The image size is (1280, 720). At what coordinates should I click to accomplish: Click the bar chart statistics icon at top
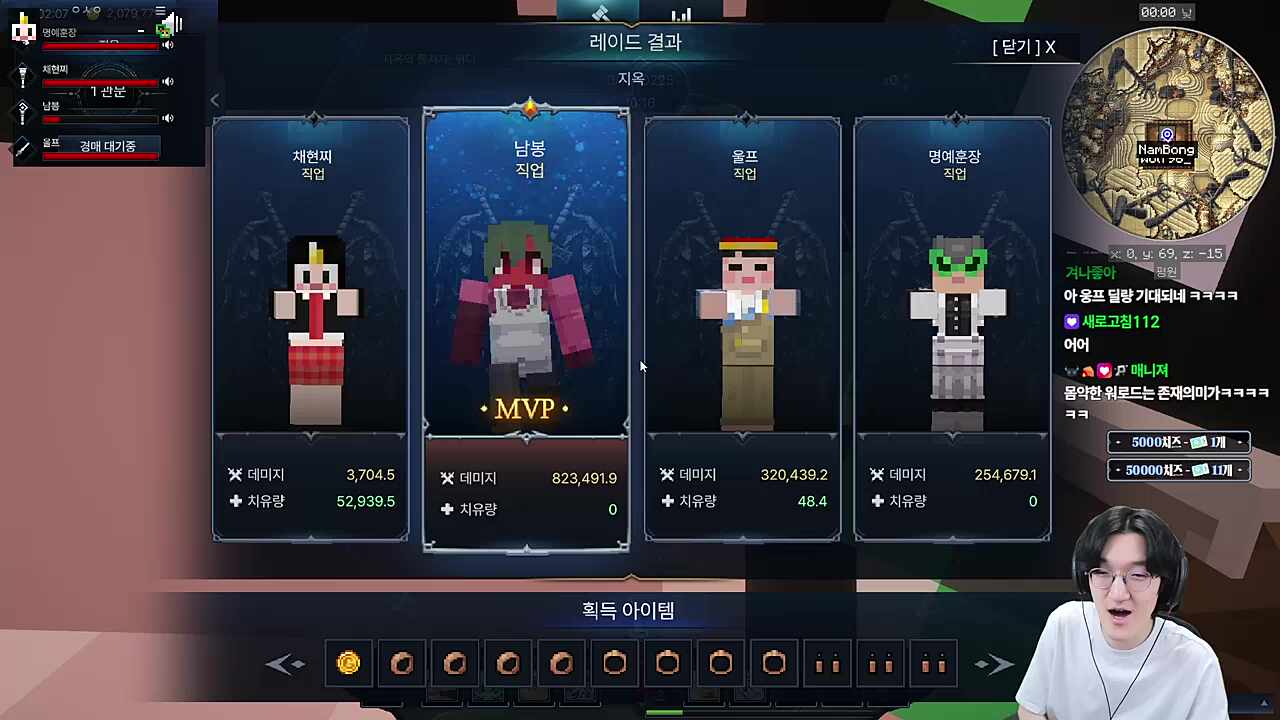tap(681, 14)
